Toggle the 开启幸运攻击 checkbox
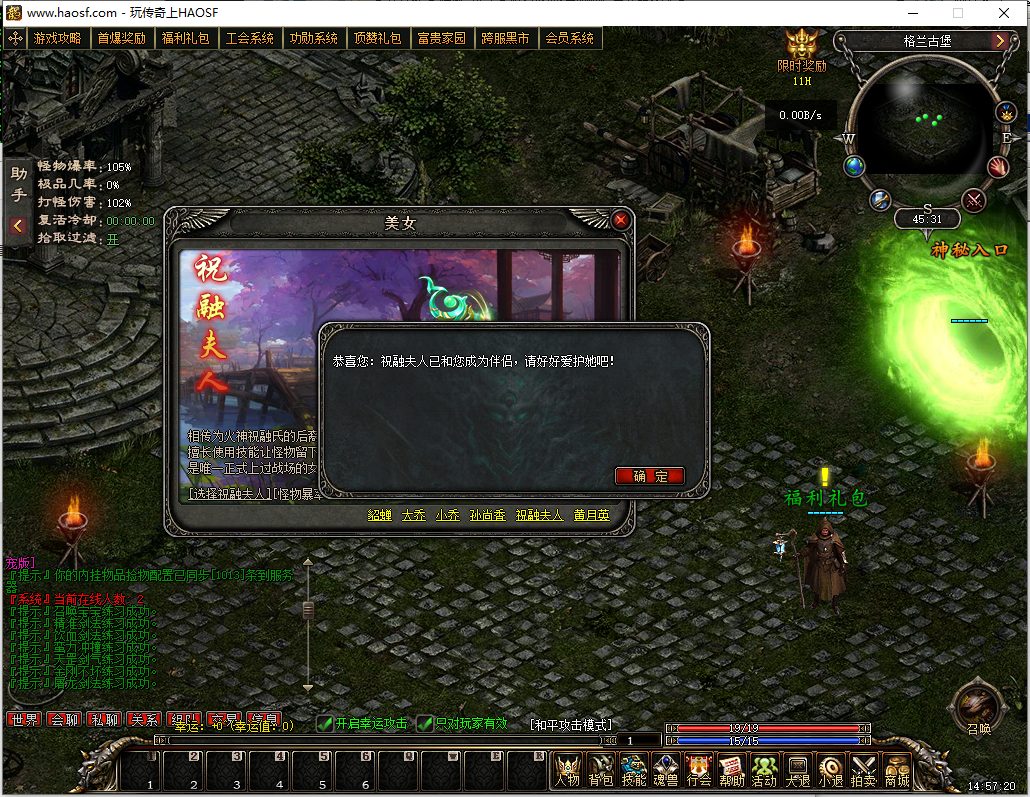Viewport: 1030px width, 797px height. 325,724
